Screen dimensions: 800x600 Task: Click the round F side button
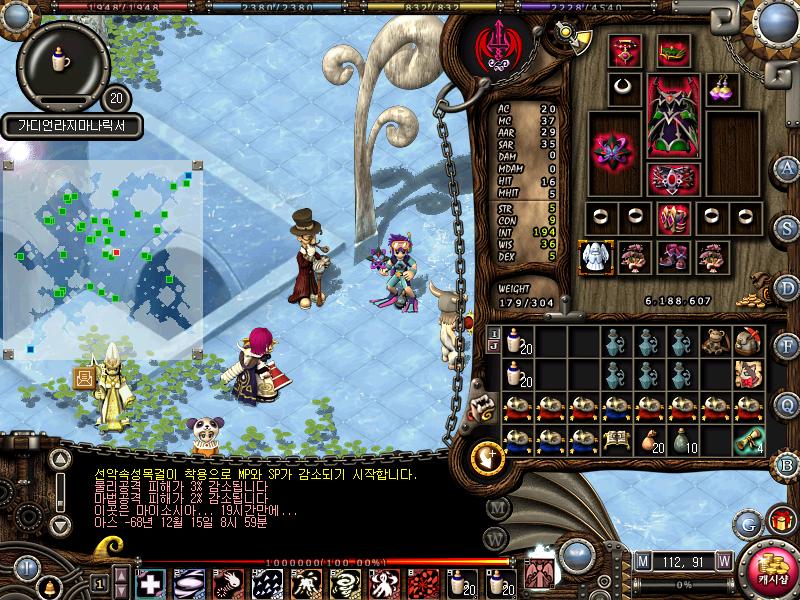(788, 346)
